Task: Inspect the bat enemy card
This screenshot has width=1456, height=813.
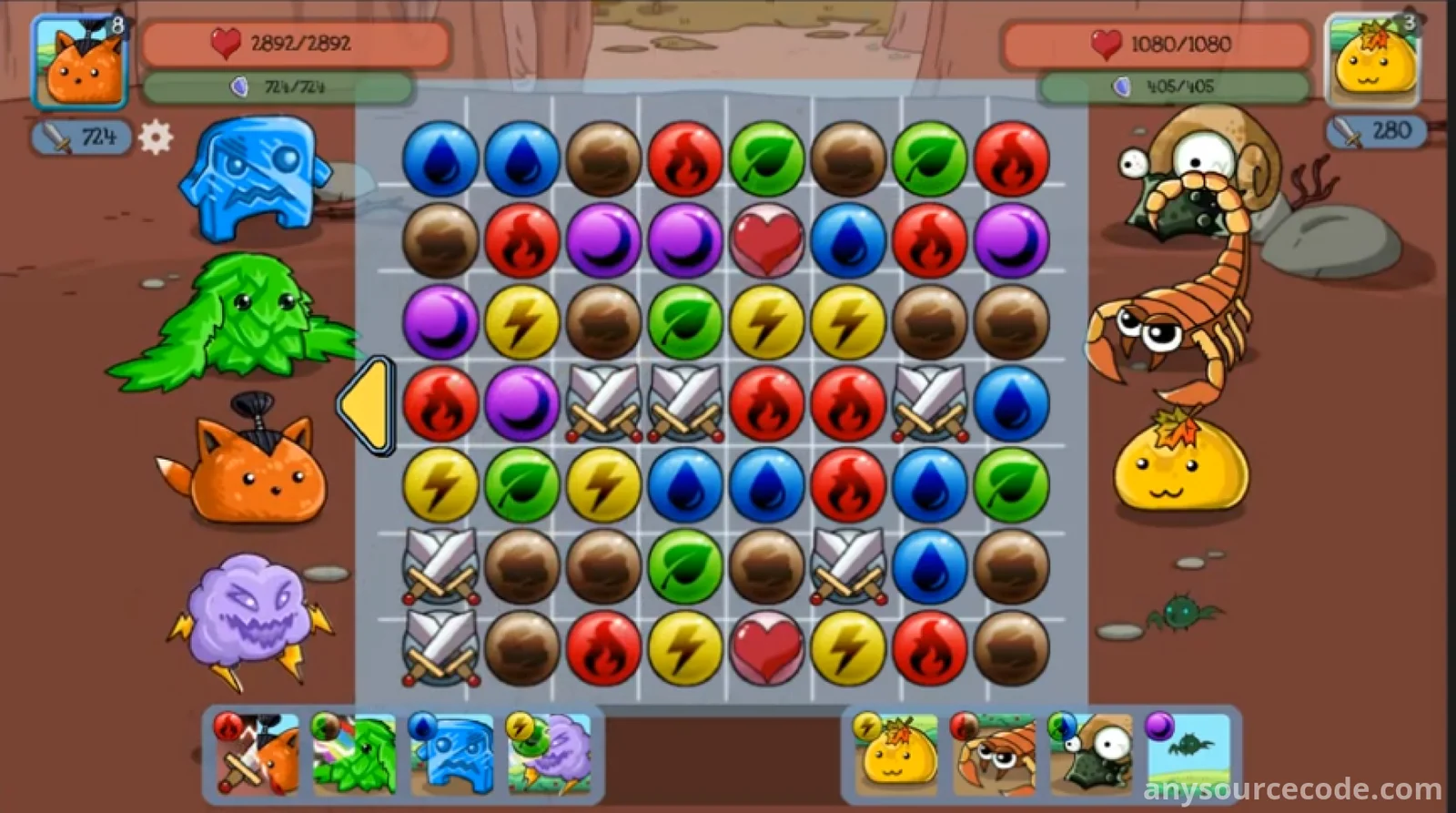Action: [1188, 752]
